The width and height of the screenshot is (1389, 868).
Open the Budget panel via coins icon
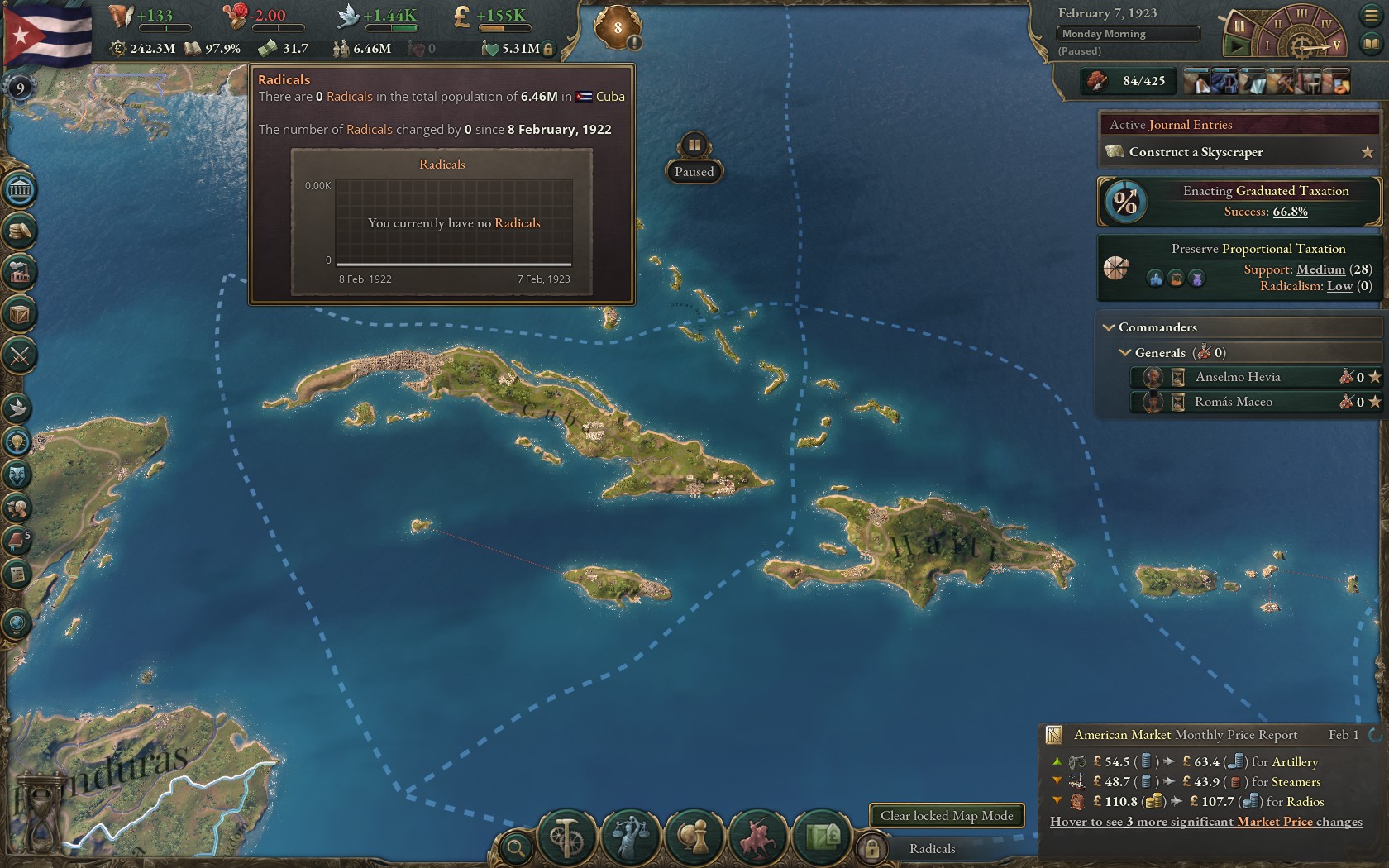[x=18, y=231]
